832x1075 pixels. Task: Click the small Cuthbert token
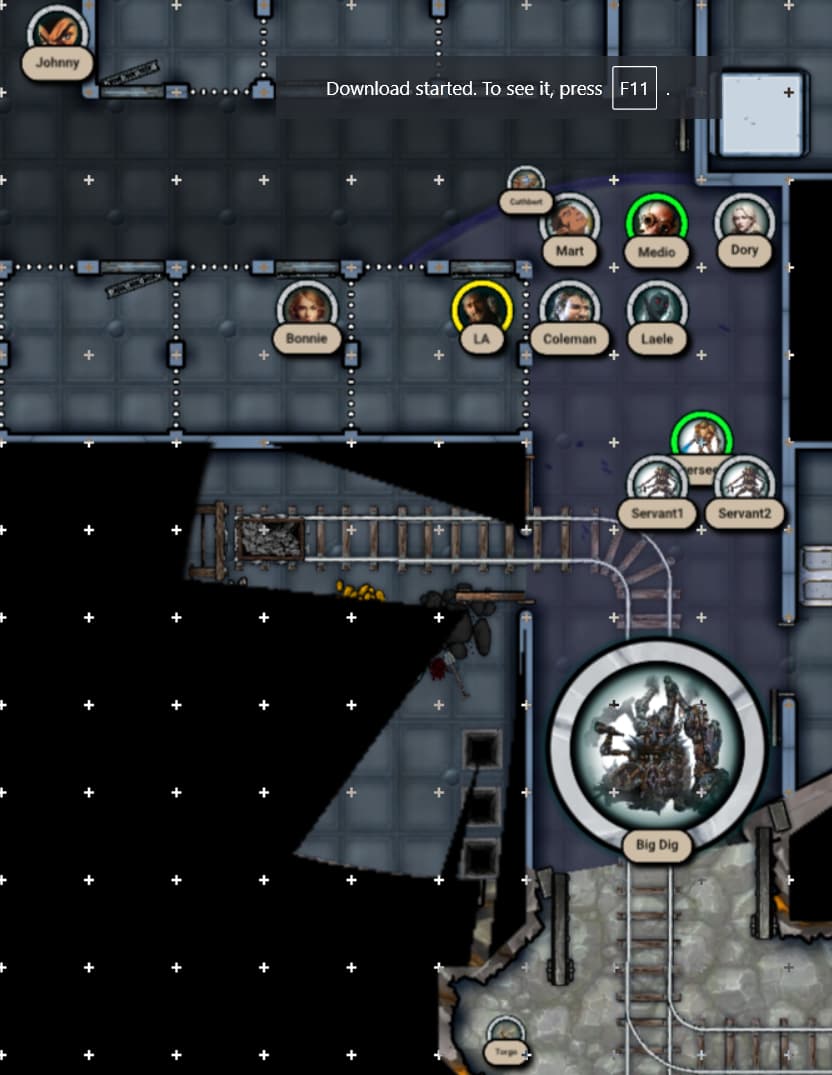click(x=526, y=184)
